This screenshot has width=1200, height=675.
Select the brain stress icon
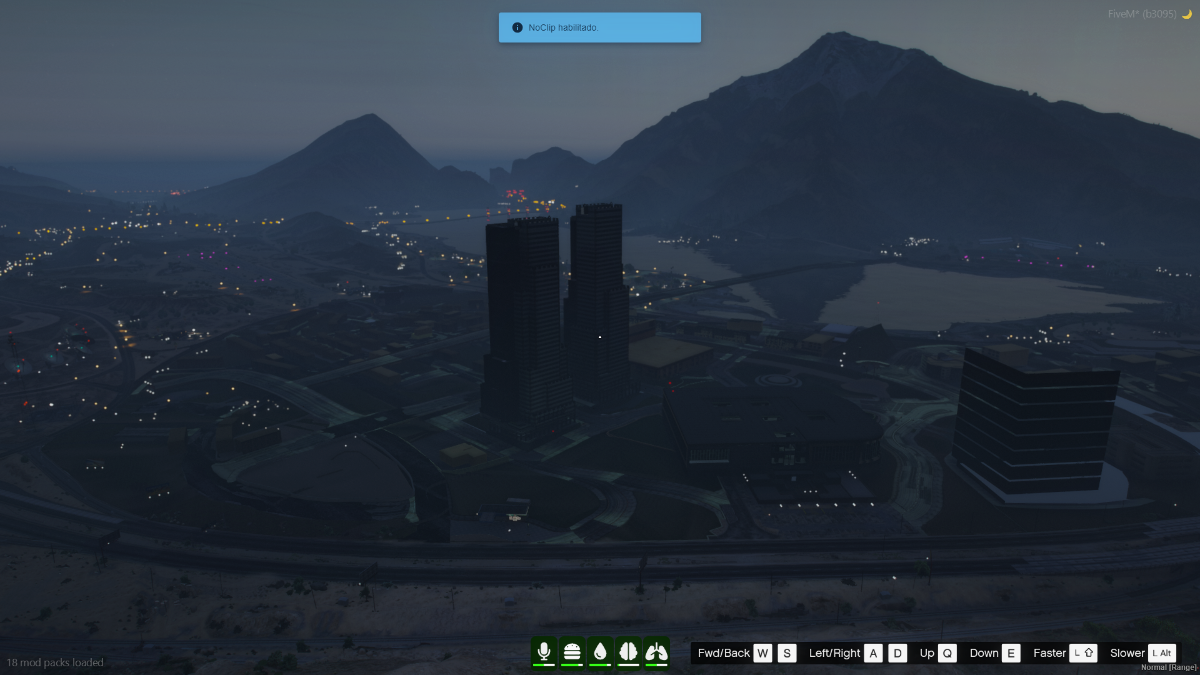(x=628, y=652)
